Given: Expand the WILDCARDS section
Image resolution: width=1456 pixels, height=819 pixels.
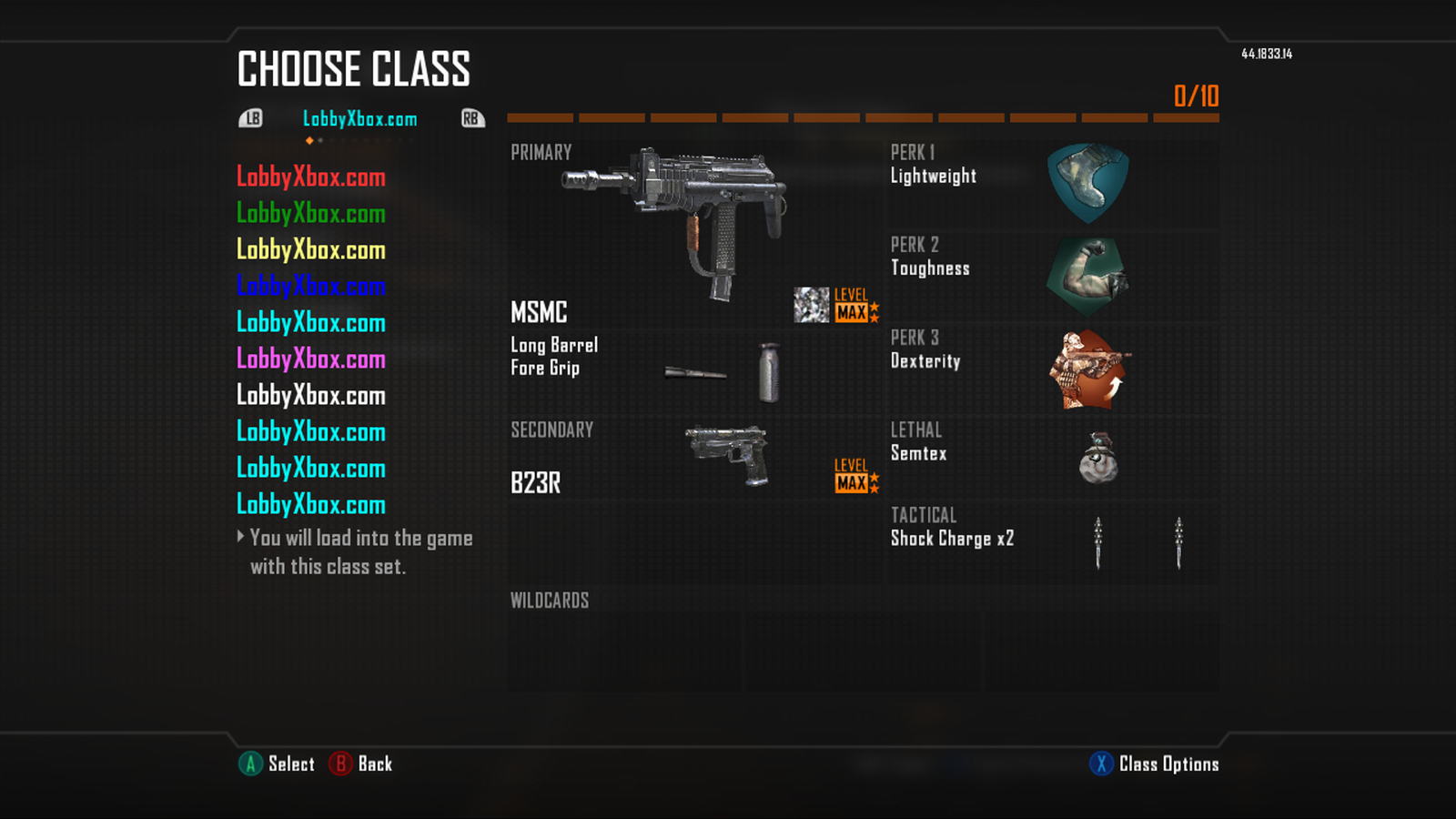Looking at the screenshot, I should 550,601.
